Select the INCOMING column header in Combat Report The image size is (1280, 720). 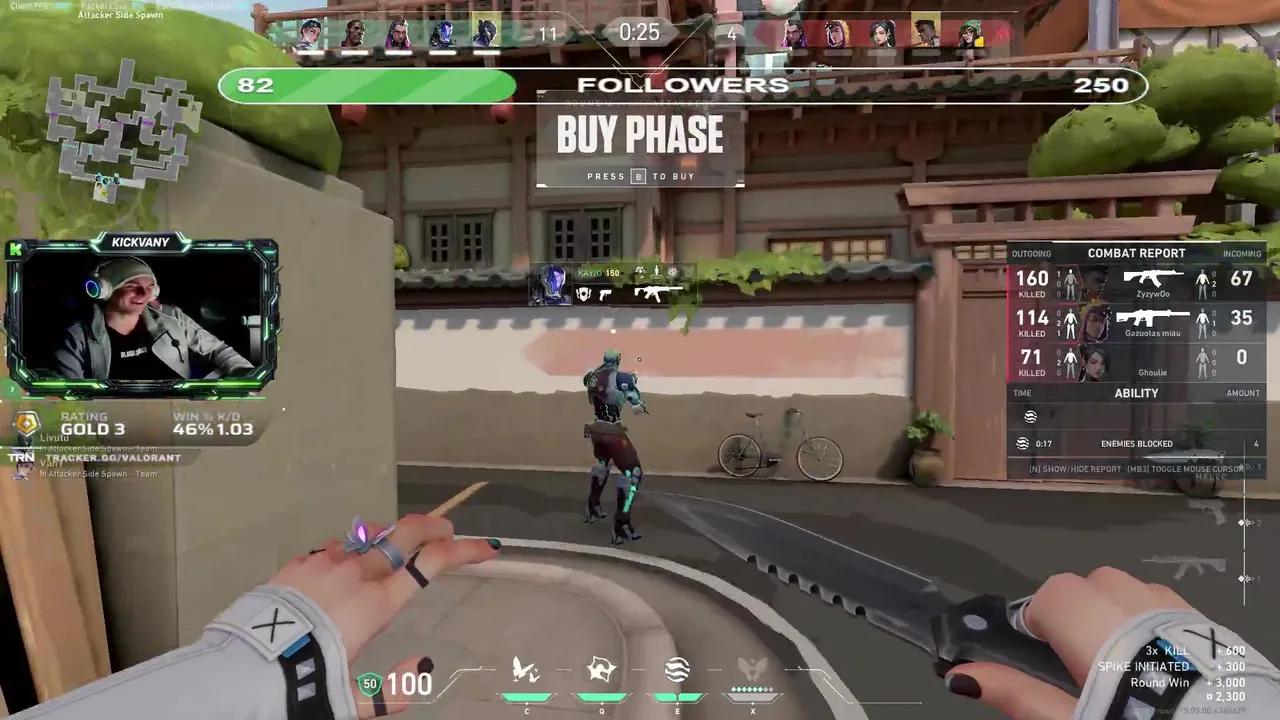[1243, 253]
